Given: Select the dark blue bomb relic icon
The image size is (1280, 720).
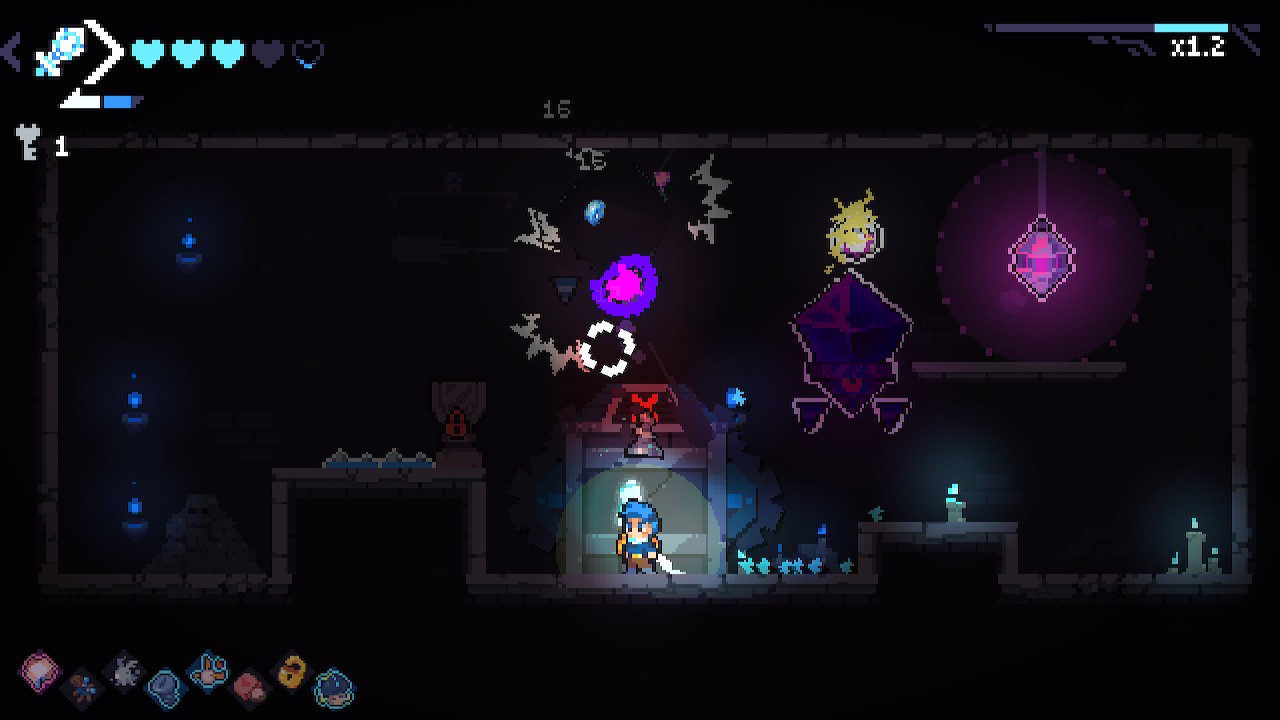Looking at the screenshot, I should (x=333, y=687).
